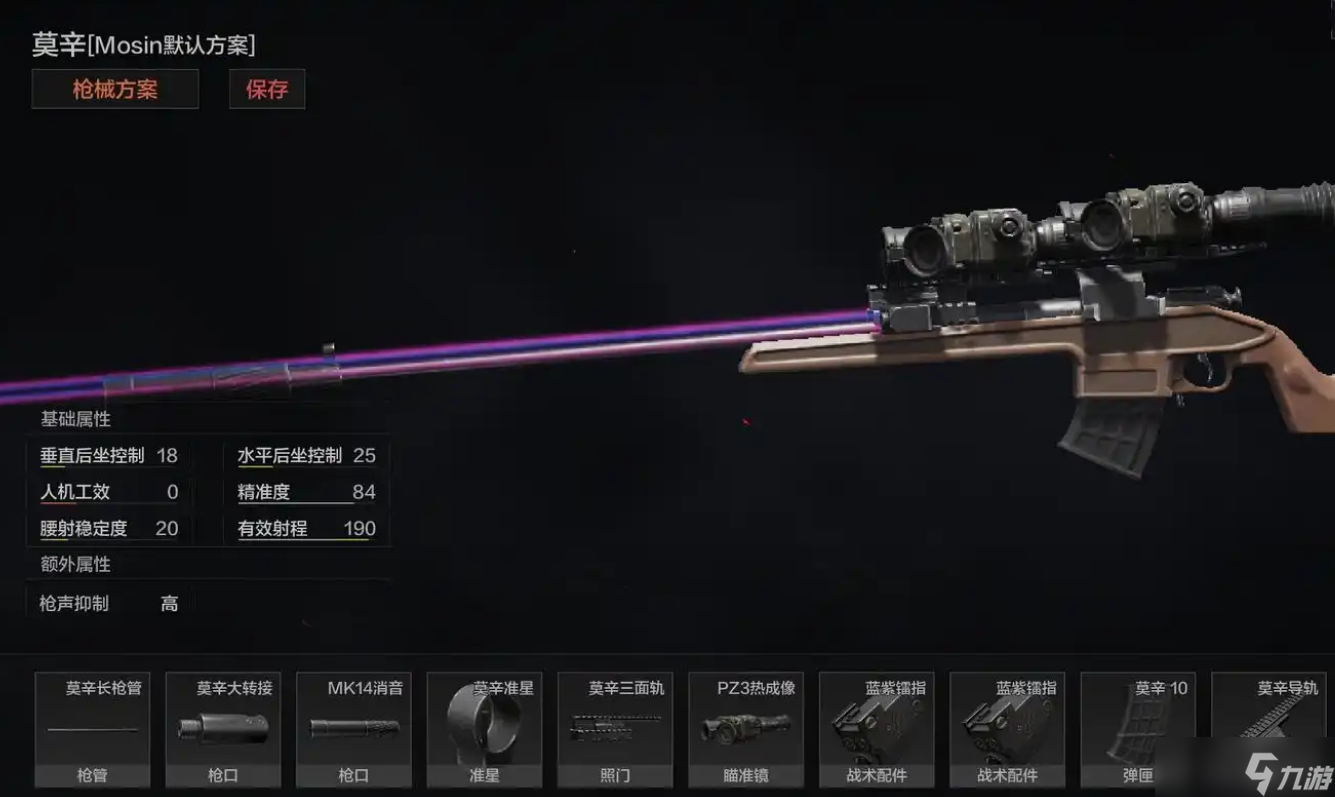Select the 莫辛长枪管 barrel slot

pos(93,729)
